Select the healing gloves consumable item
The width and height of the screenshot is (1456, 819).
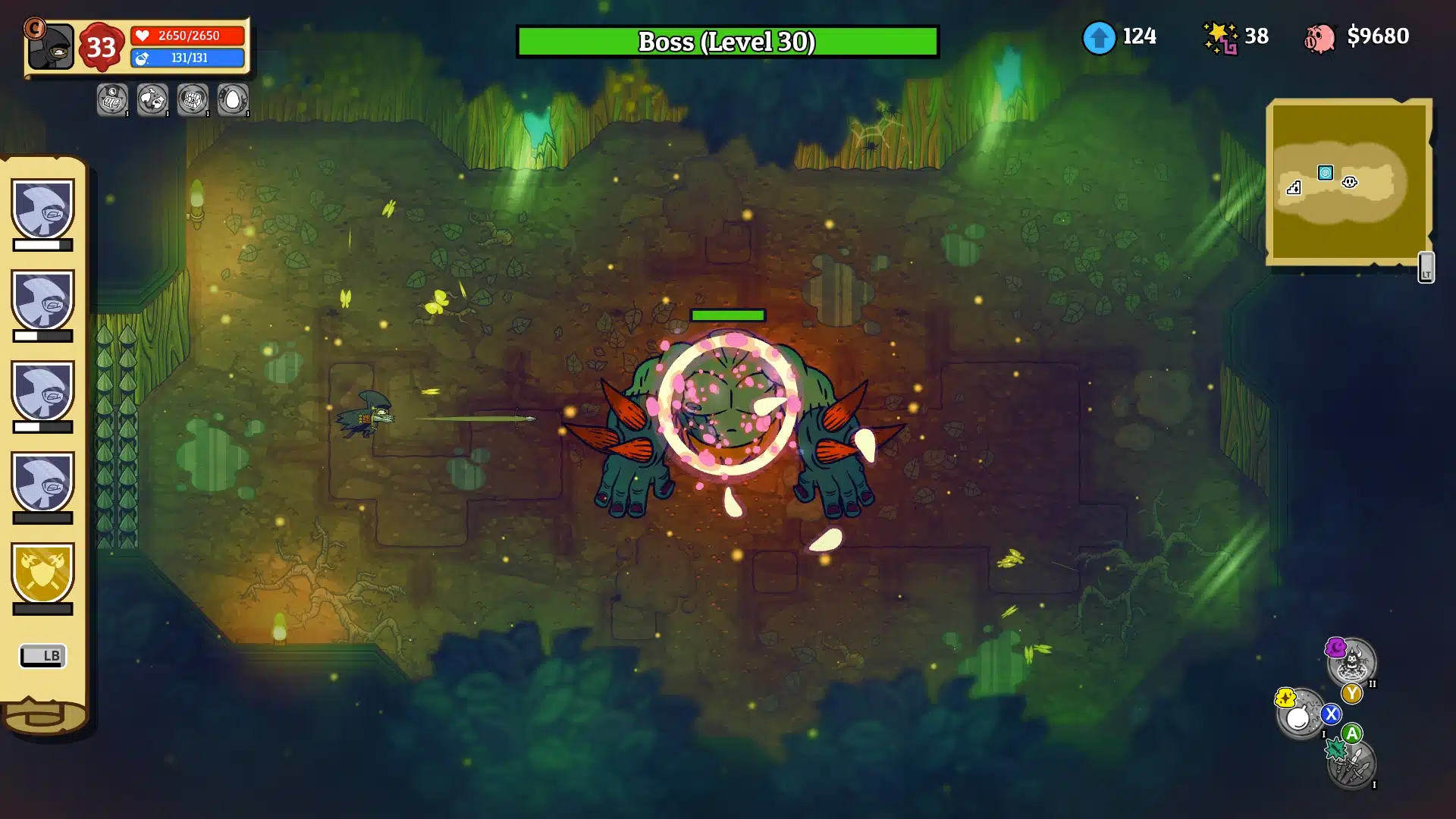click(x=152, y=99)
